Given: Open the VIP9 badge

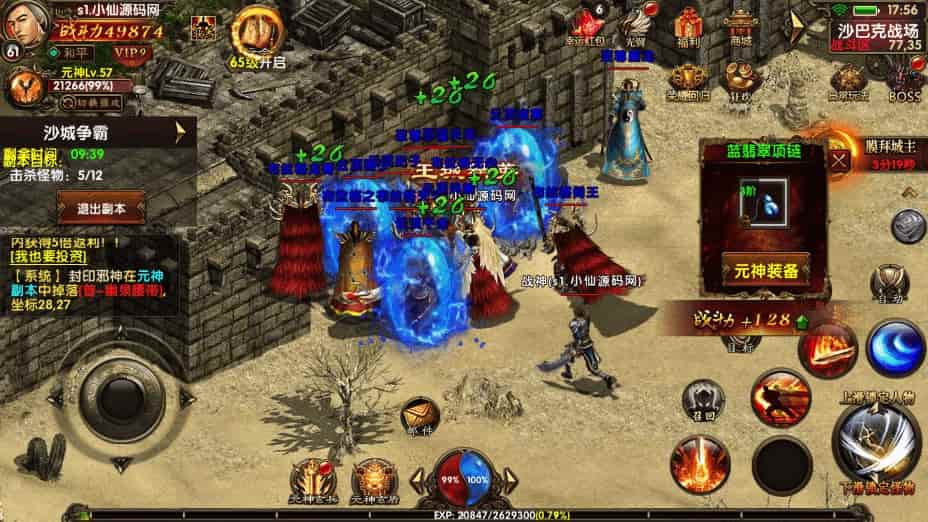Looking at the screenshot, I should 131,51.
